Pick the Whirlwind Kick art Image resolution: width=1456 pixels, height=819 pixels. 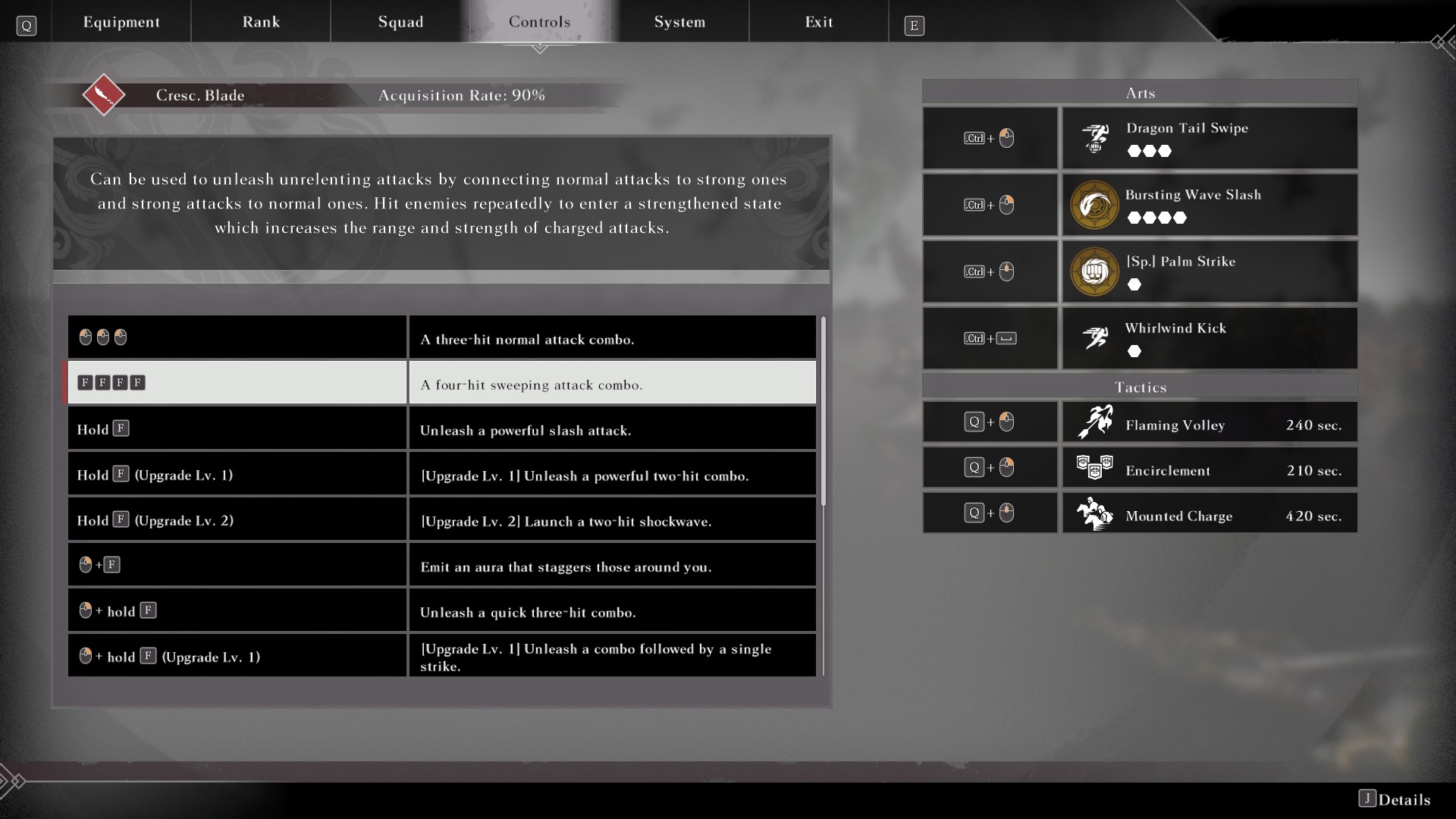click(1209, 338)
